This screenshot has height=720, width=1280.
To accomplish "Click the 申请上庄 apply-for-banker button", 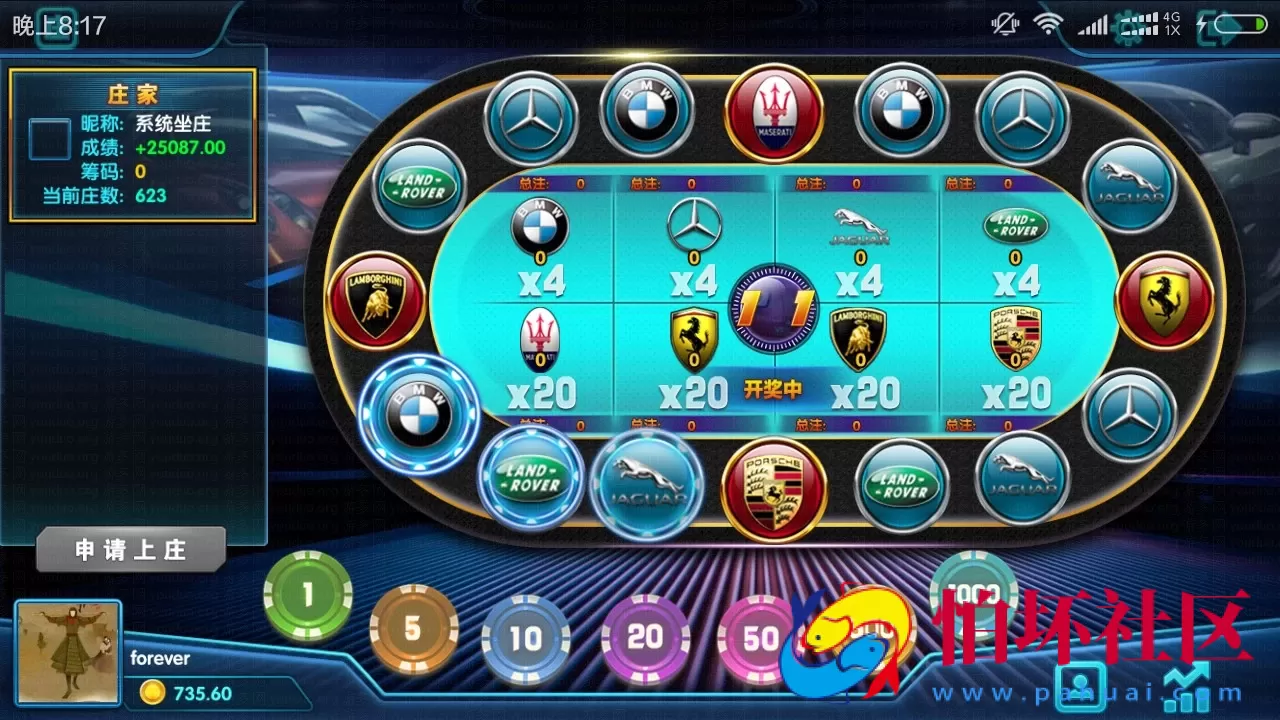I will click(x=131, y=550).
